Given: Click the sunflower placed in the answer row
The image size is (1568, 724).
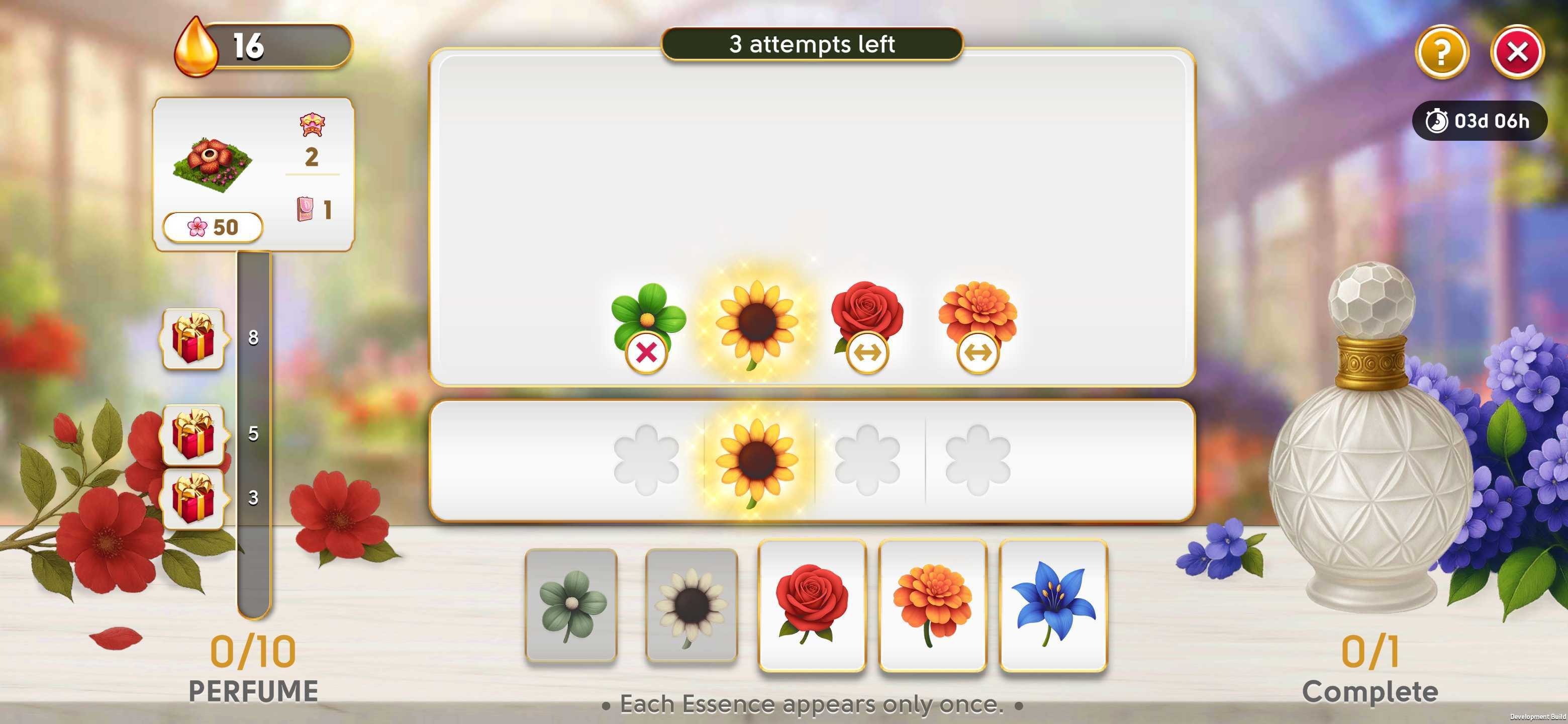Looking at the screenshot, I should [x=756, y=461].
